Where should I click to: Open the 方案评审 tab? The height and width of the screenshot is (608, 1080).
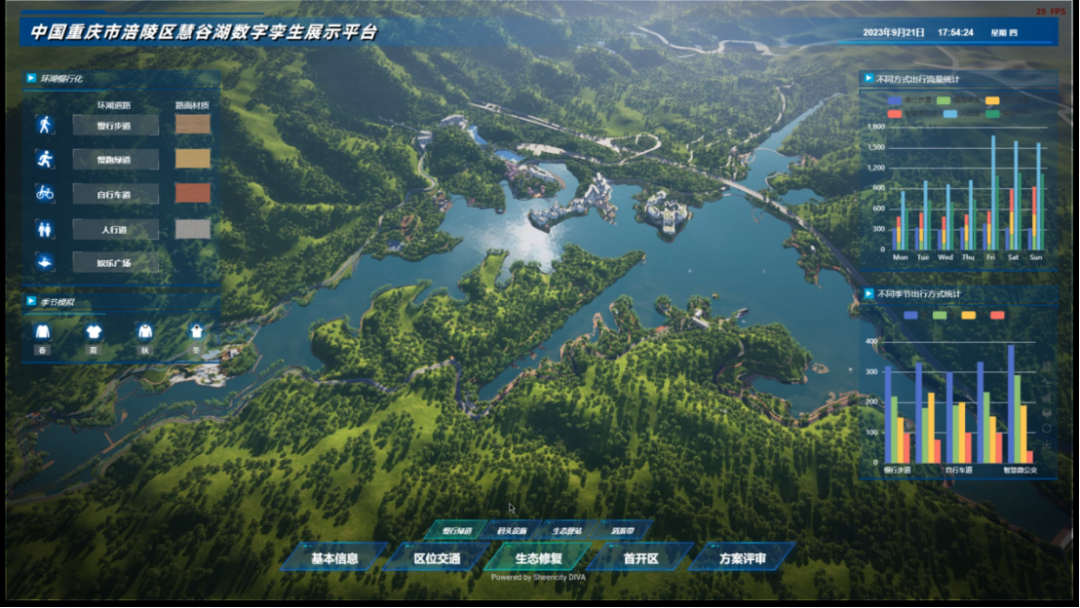point(742,558)
